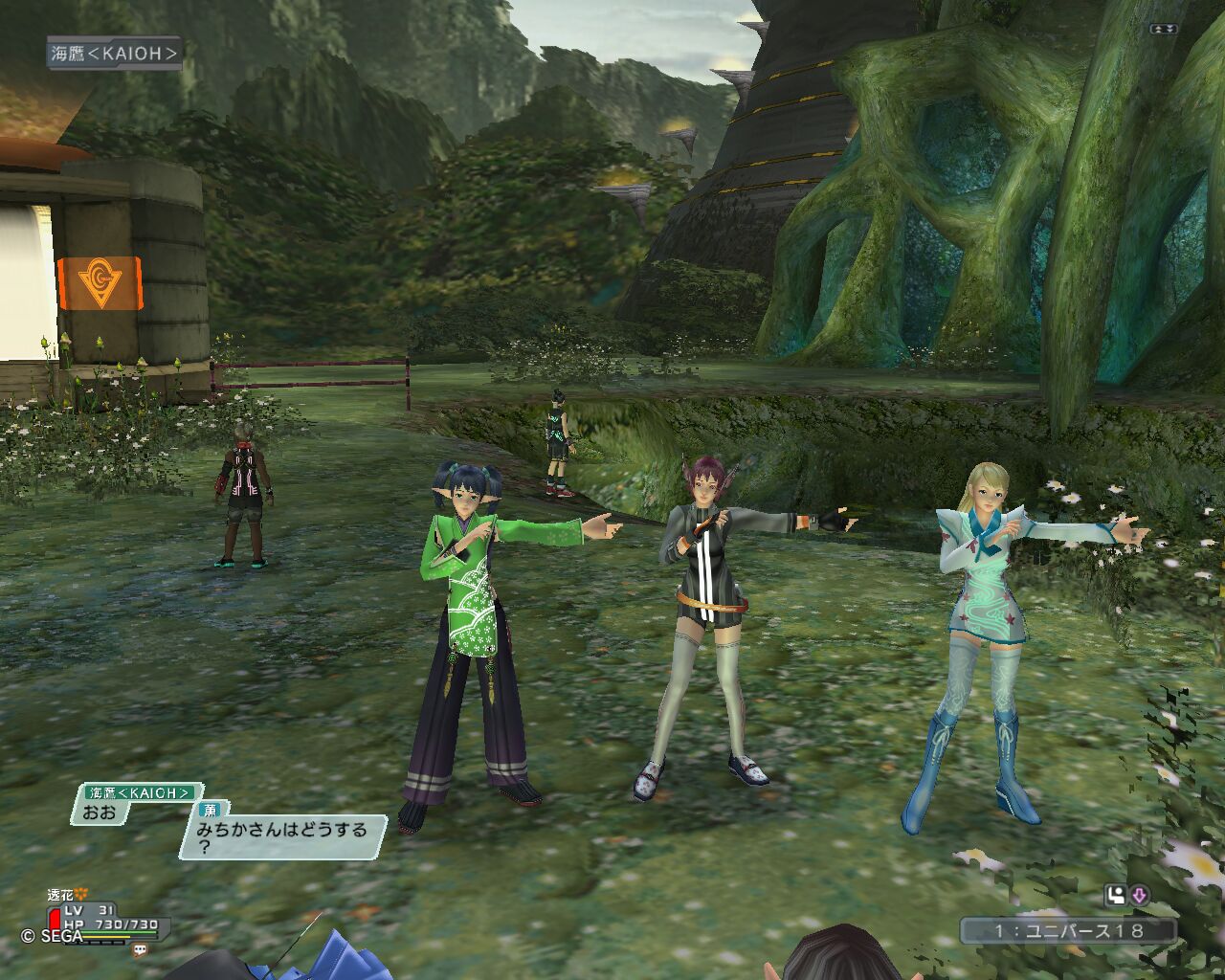Click the up/down arrows indicator icon

(x=1163, y=30)
